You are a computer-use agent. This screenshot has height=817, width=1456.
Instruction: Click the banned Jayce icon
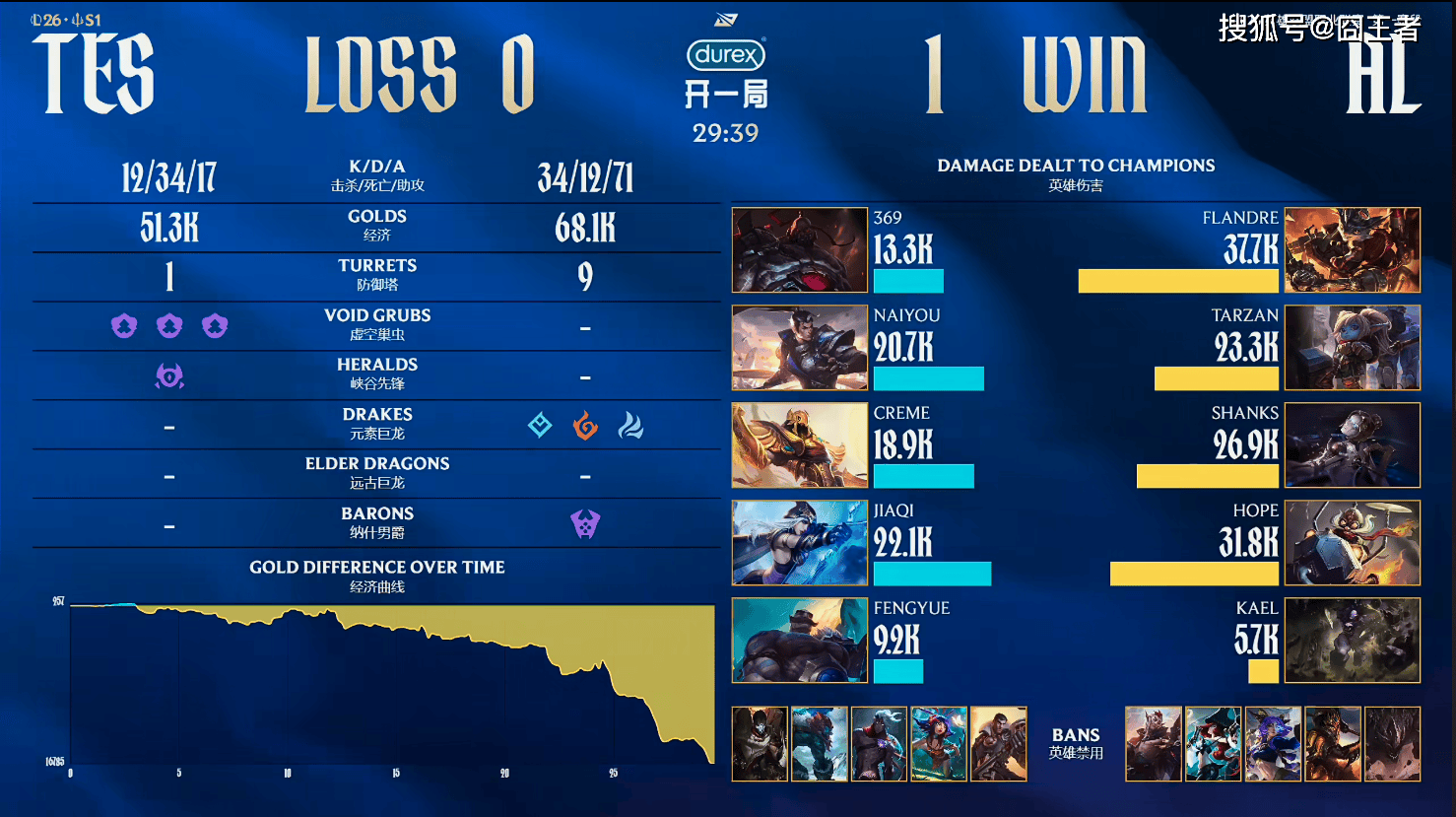click(999, 744)
